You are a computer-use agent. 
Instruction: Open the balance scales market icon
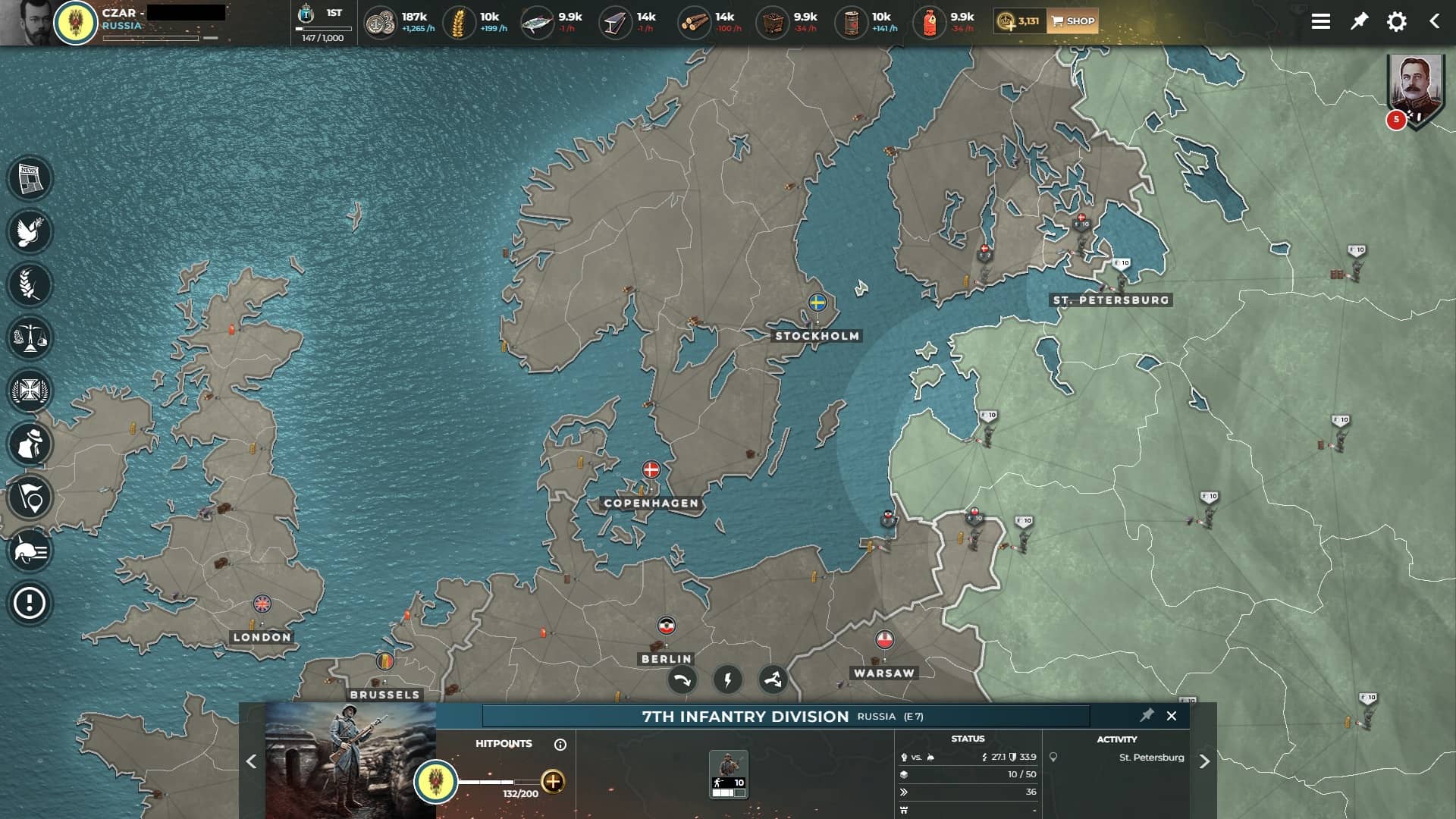[30, 338]
